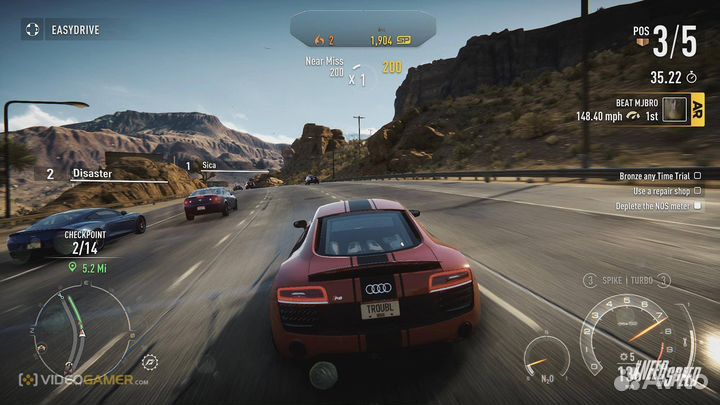Select the Sica racer name tag
Viewport: 720px width, 405px height.
[x=209, y=165]
